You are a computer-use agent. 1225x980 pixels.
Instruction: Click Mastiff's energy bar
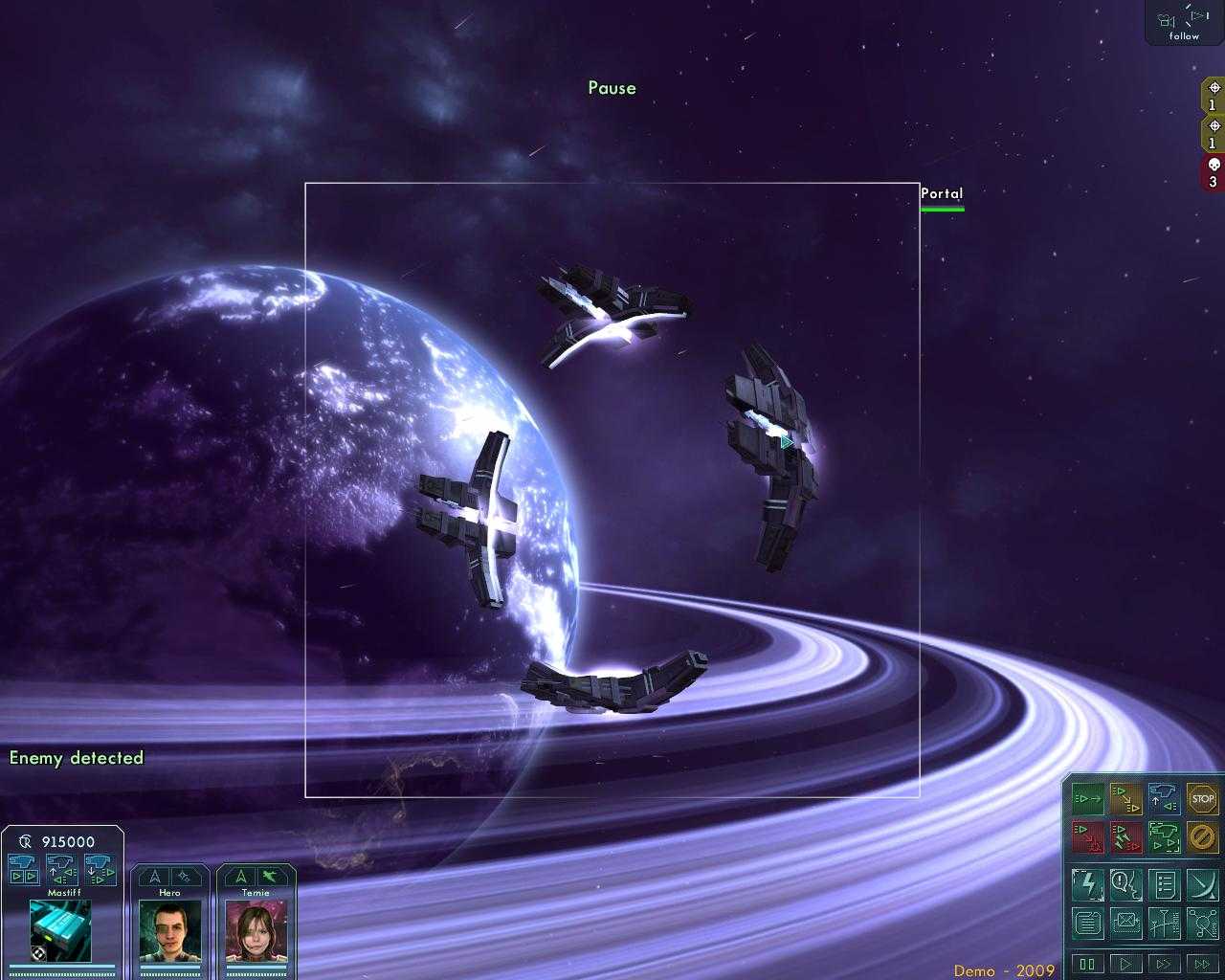click(x=60, y=967)
